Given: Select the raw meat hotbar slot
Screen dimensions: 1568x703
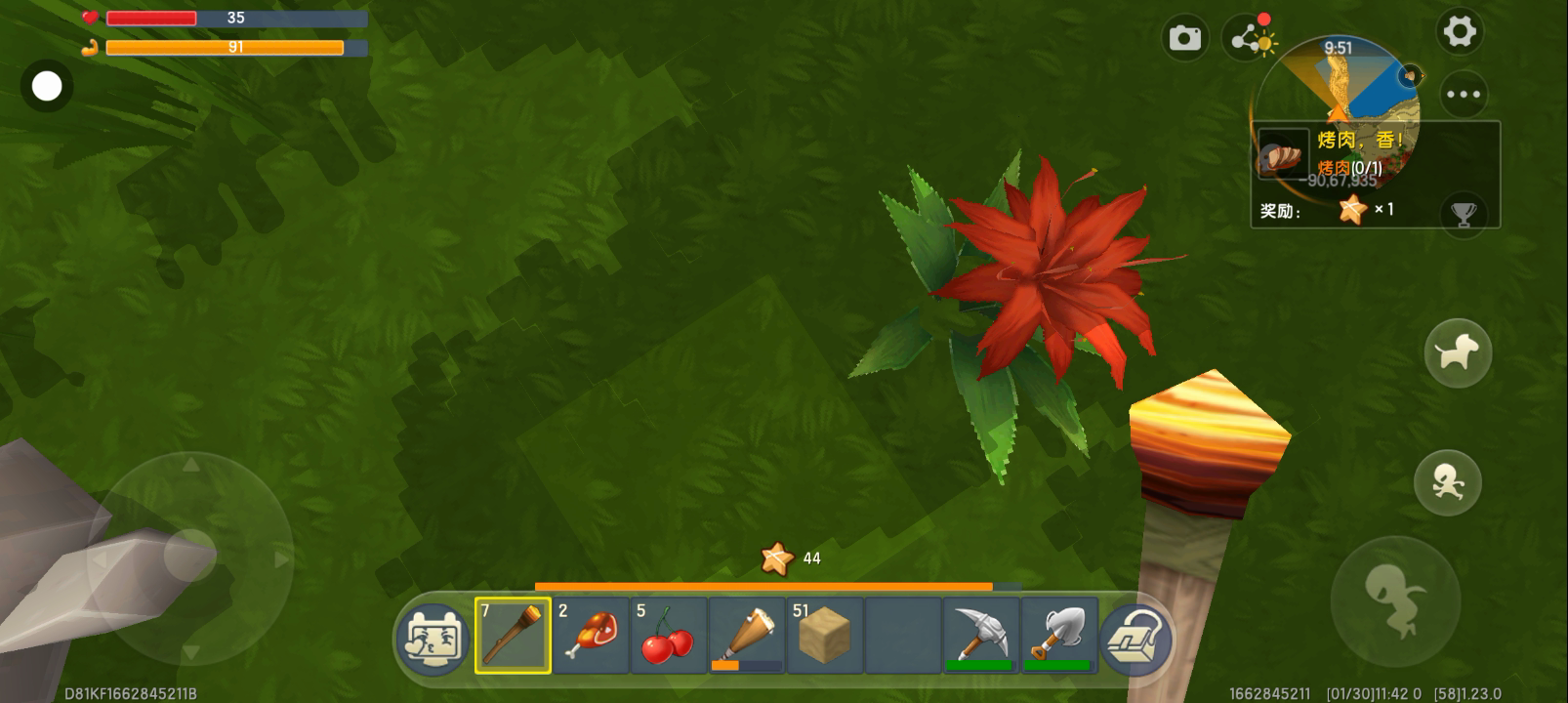Looking at the screenshot, I should (x=591, y=636).
